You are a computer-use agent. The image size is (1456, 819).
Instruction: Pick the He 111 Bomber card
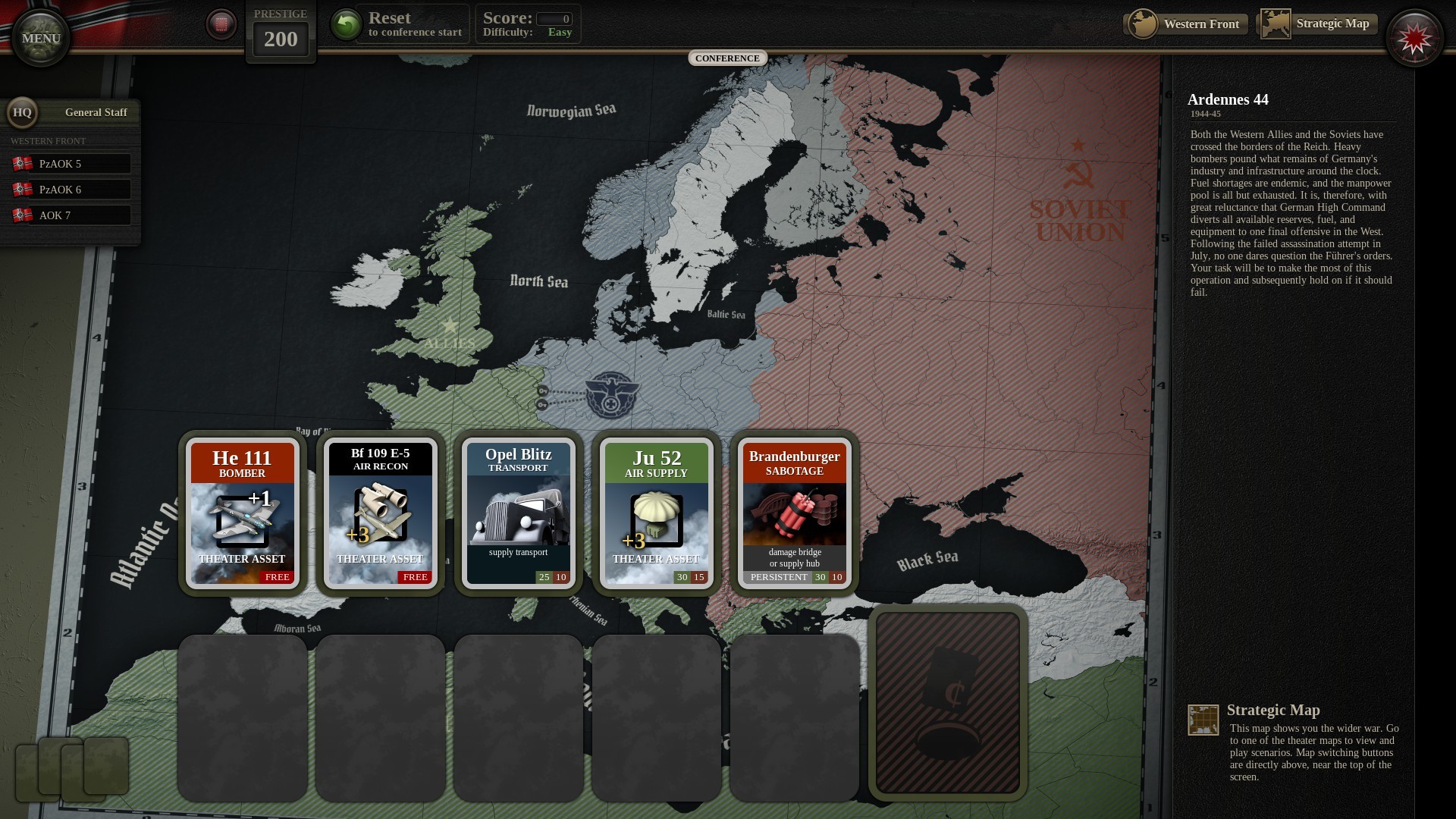242,513
